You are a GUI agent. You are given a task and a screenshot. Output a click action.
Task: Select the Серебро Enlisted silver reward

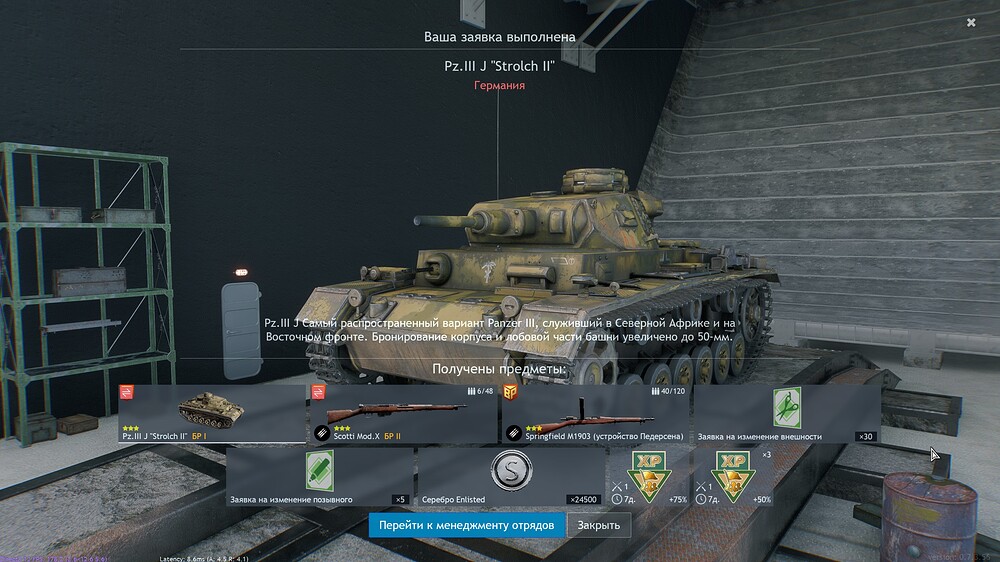(511, 476)
